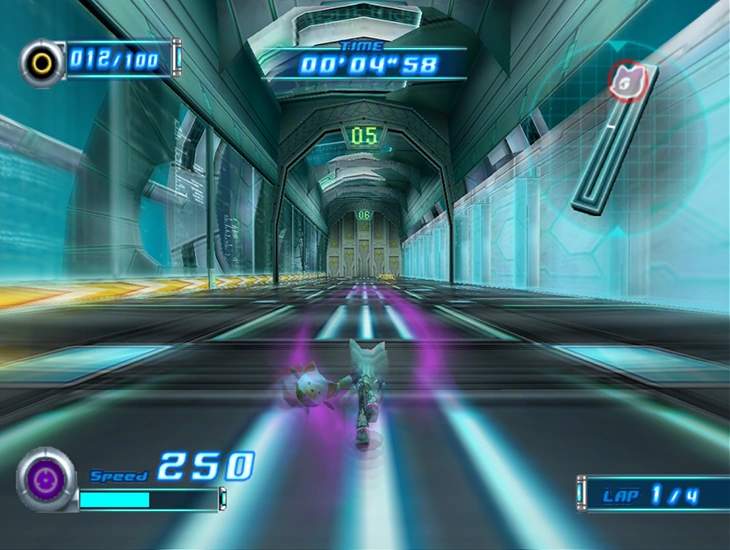The width and height of the screenshot is (730, 550).
Task: Activate the purple gravity gauge icon
Action: tap(45, 481)
